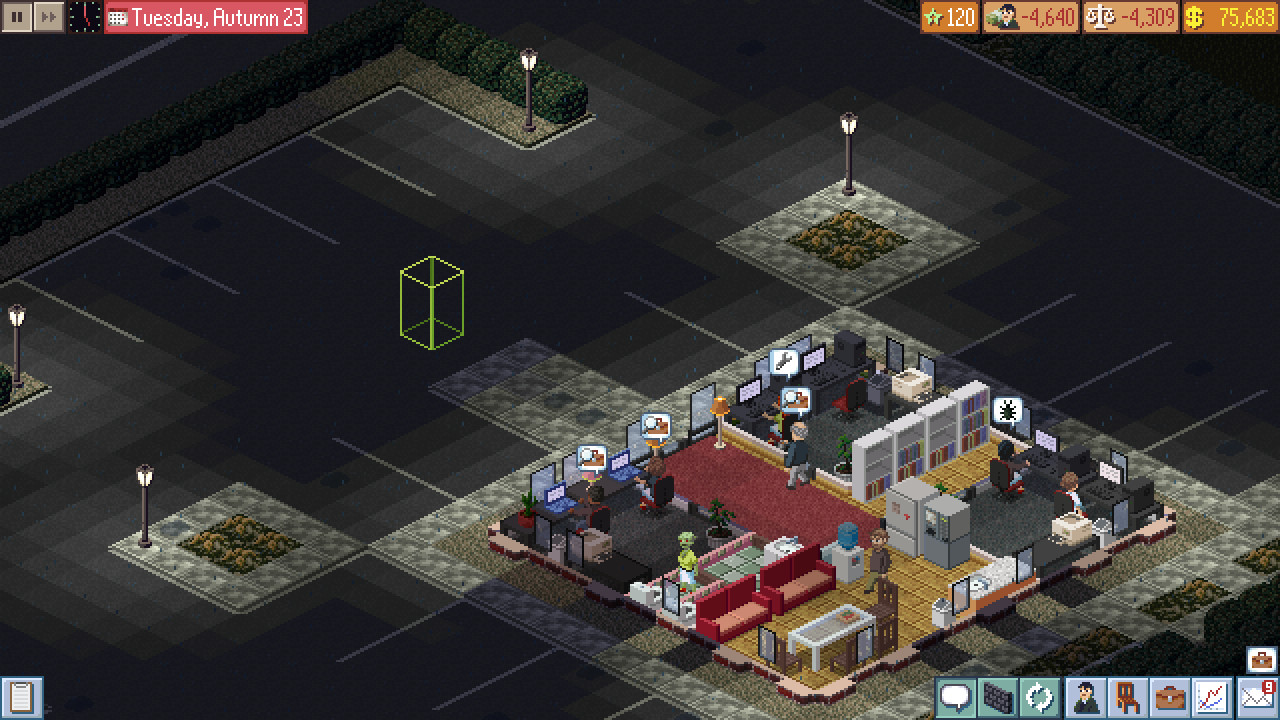Click the analog clock next to the date

pyautogui.click(x=84, y=16)
